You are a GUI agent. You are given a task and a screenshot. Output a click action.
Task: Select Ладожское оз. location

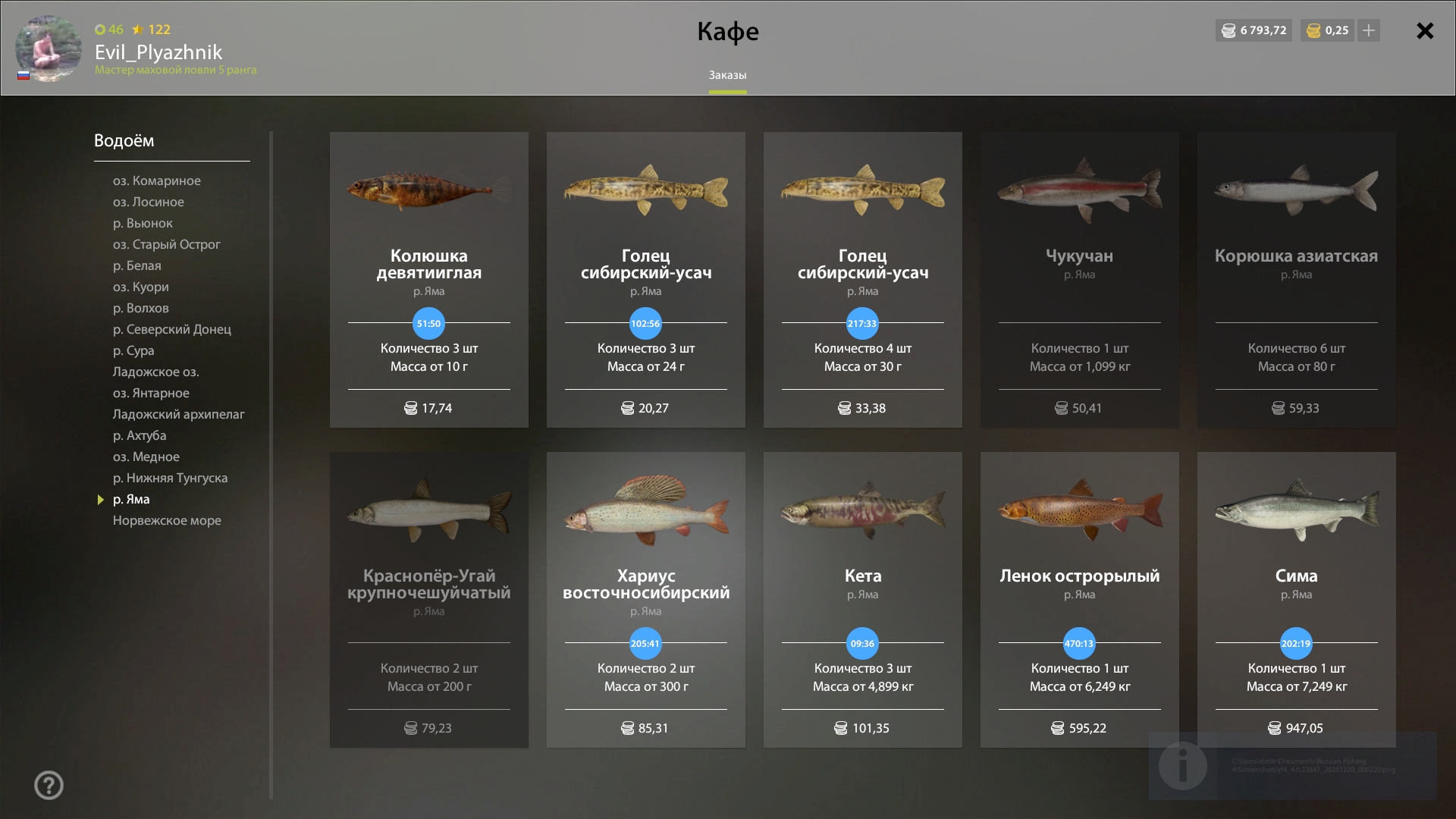click(156, 372)
